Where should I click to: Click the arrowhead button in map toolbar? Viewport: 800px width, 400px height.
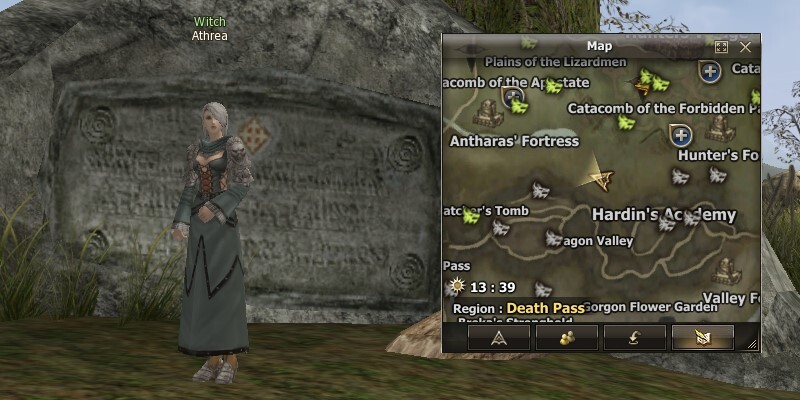[x=498, y=337]
